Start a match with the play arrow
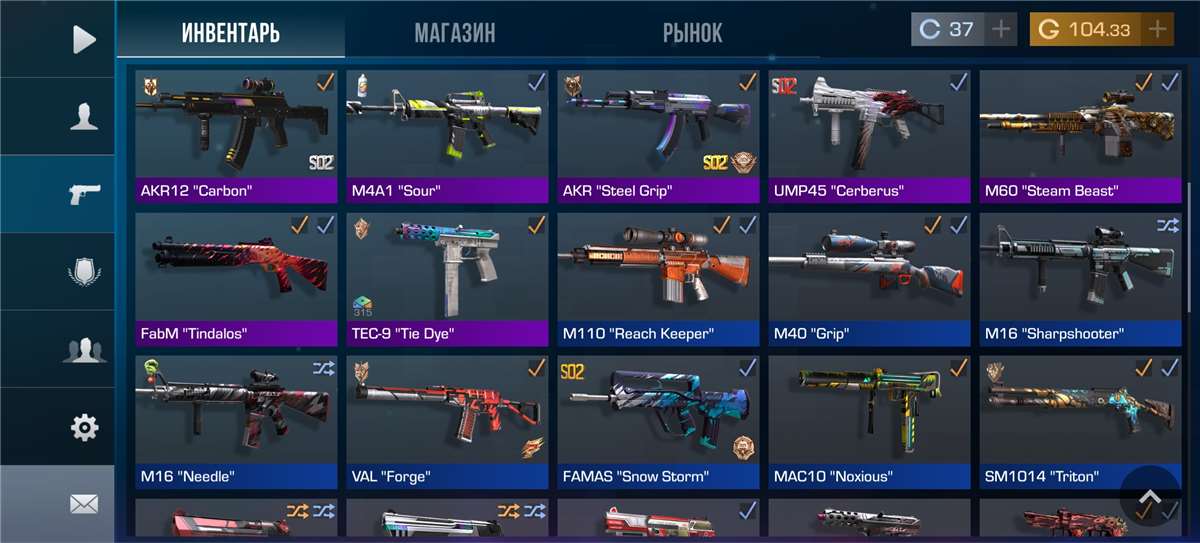Screen dimensions: 1200x543 [x=84, y=39]
